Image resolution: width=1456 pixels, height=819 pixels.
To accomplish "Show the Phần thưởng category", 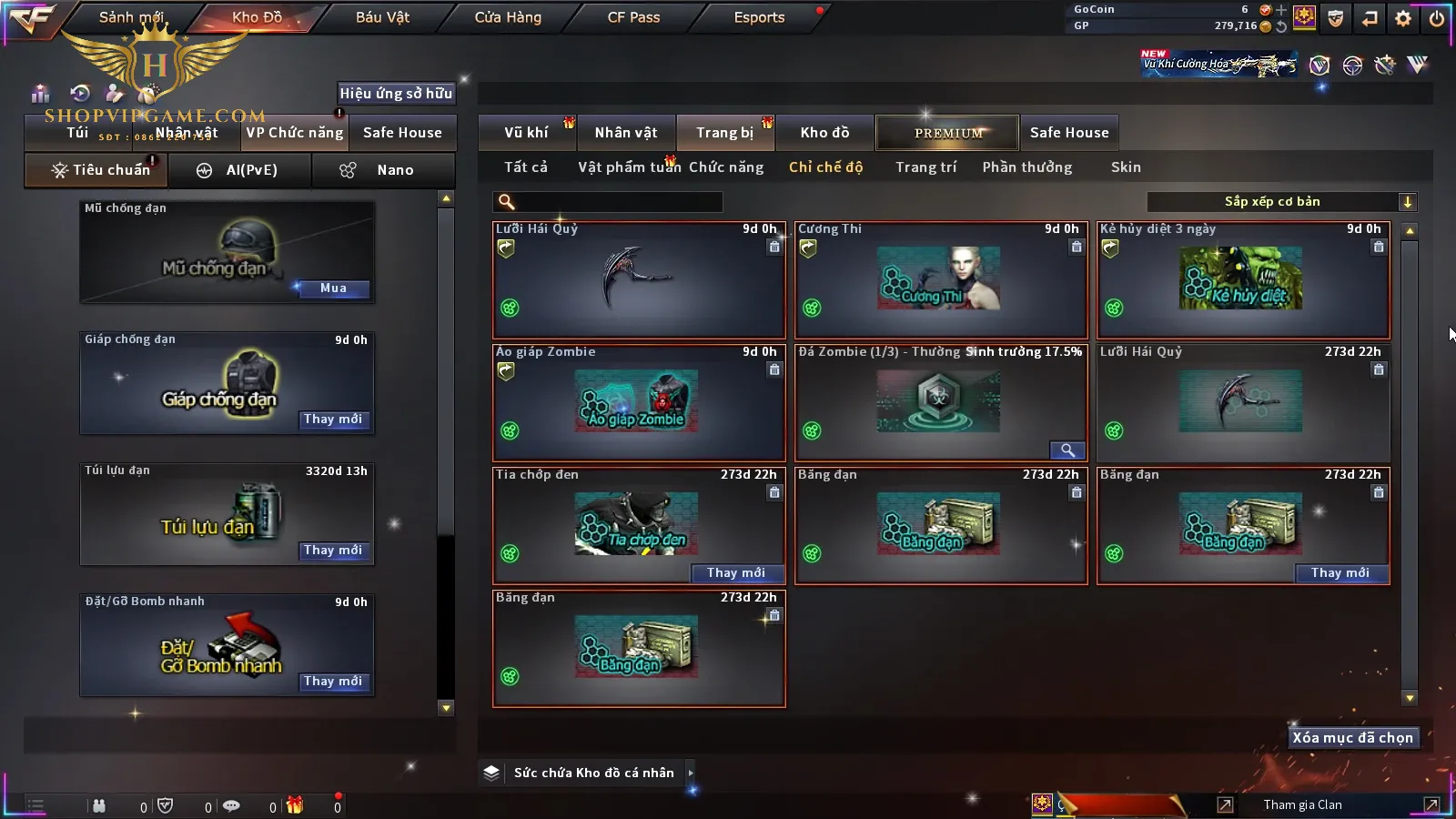I will point(1027,167).
